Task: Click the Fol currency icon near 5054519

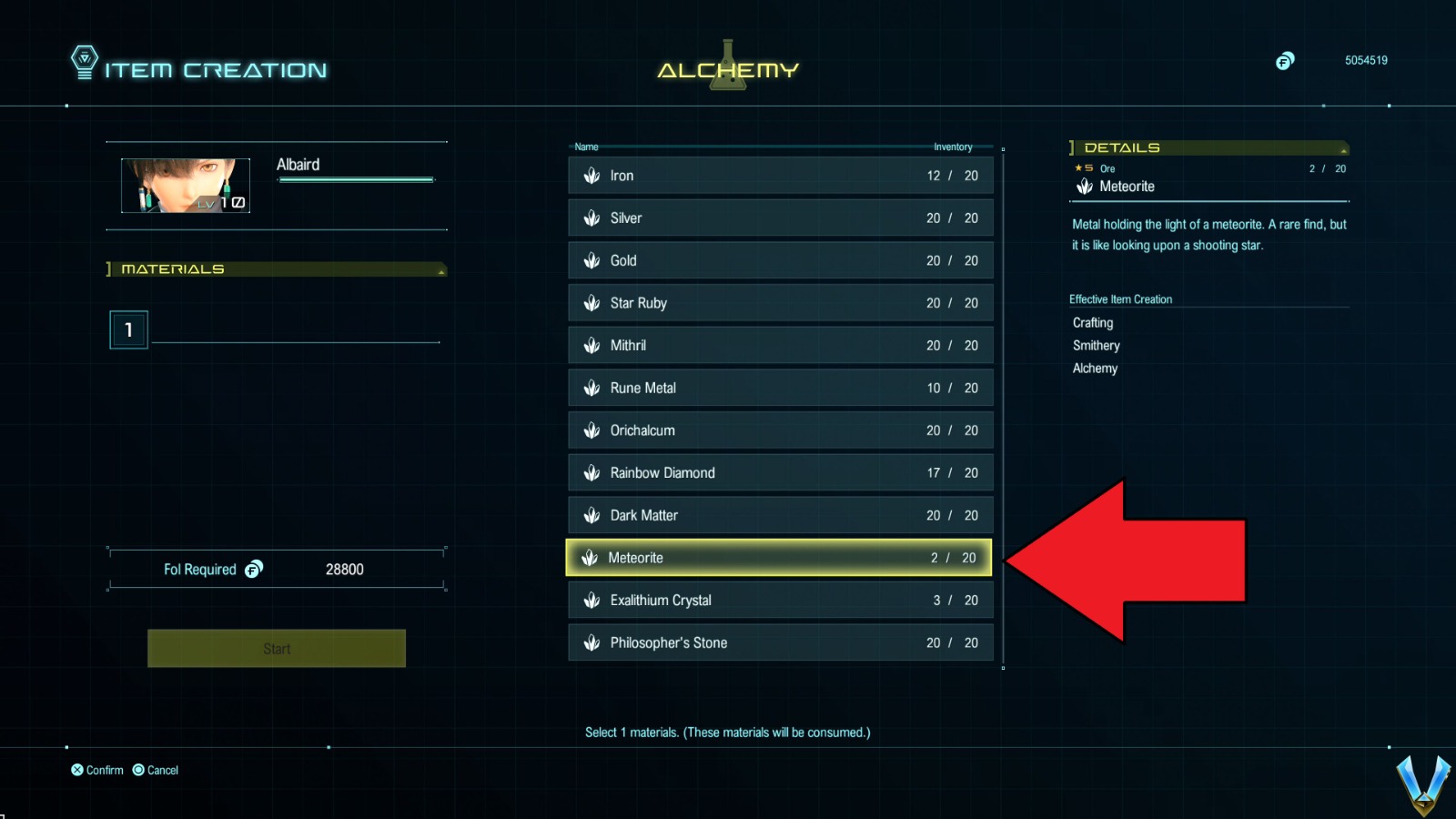Action: click(1285, 61)
